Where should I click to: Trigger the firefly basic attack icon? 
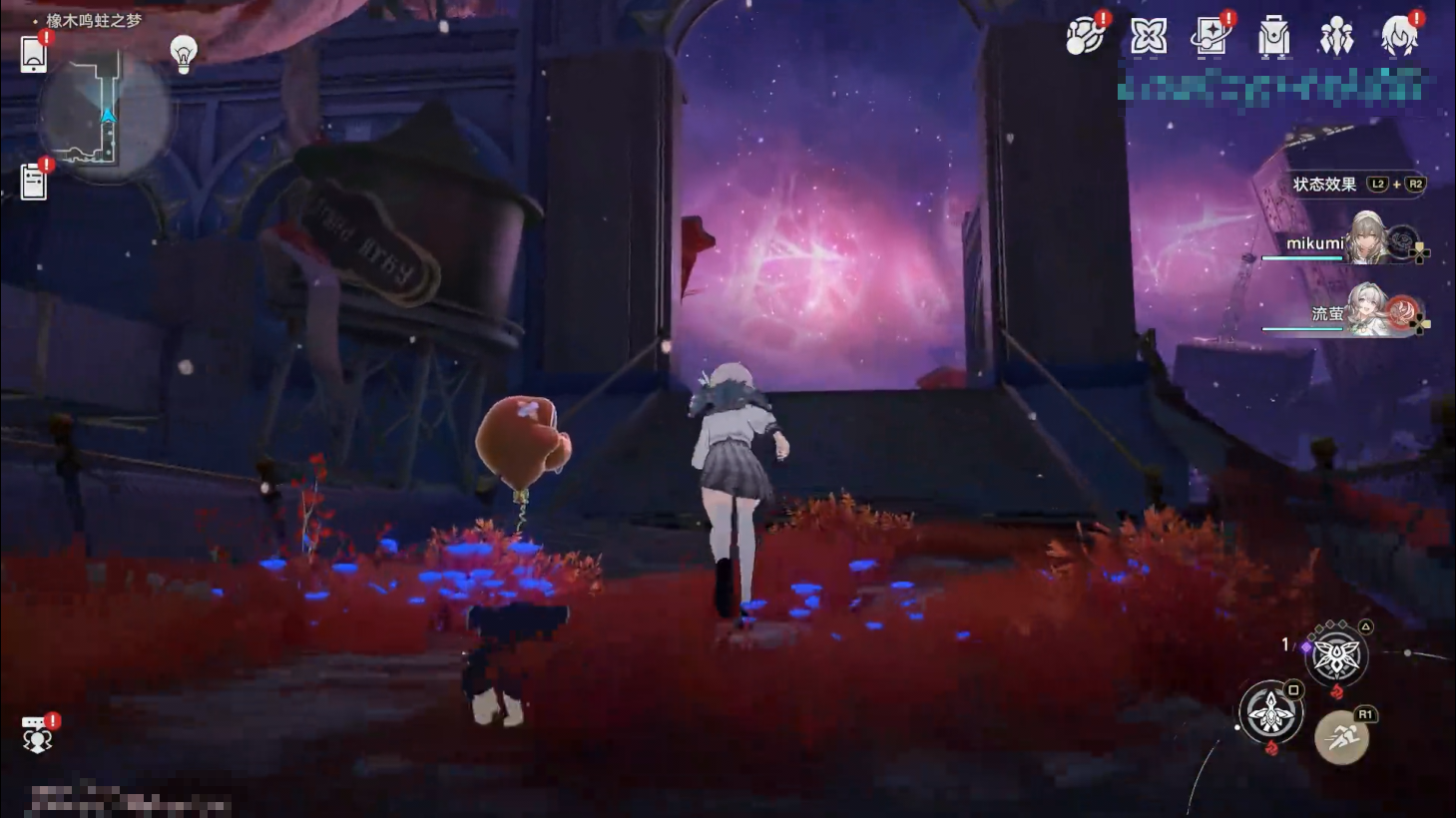pyautogui.click(x=1270, y=712)
